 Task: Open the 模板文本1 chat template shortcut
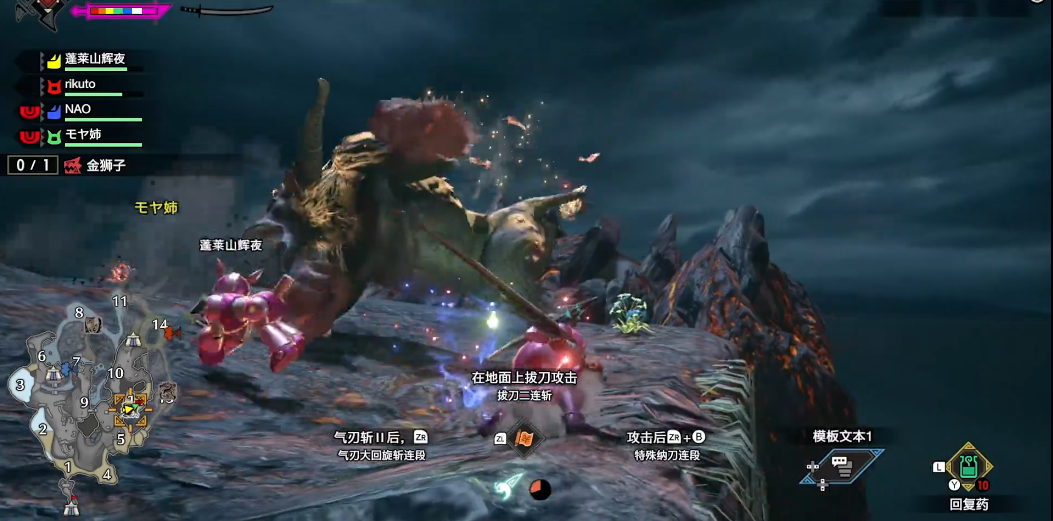pos(841,466)
